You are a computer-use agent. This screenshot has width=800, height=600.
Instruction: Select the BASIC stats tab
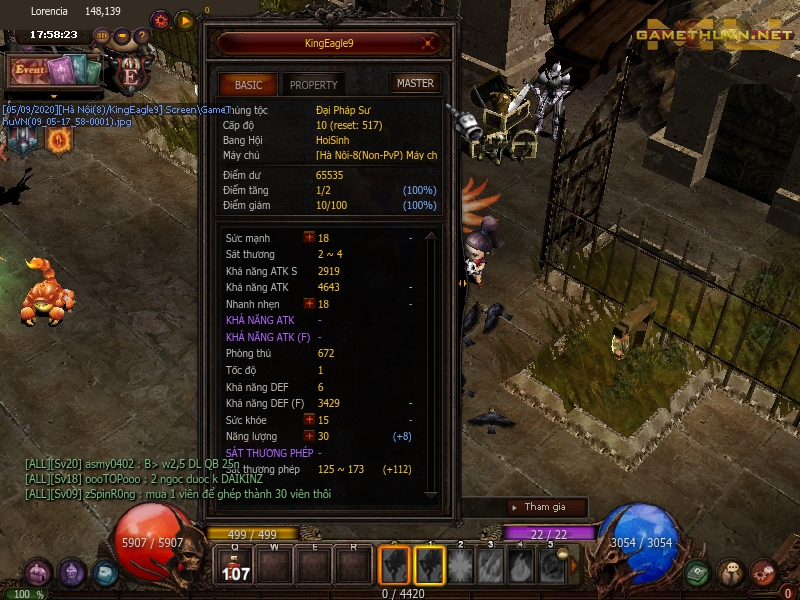point(248,85)
